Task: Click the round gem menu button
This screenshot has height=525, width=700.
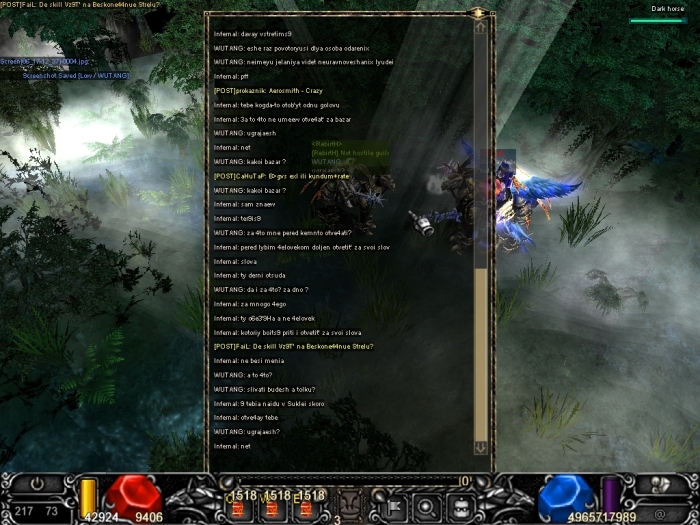Action: click(x=425, y=503)
